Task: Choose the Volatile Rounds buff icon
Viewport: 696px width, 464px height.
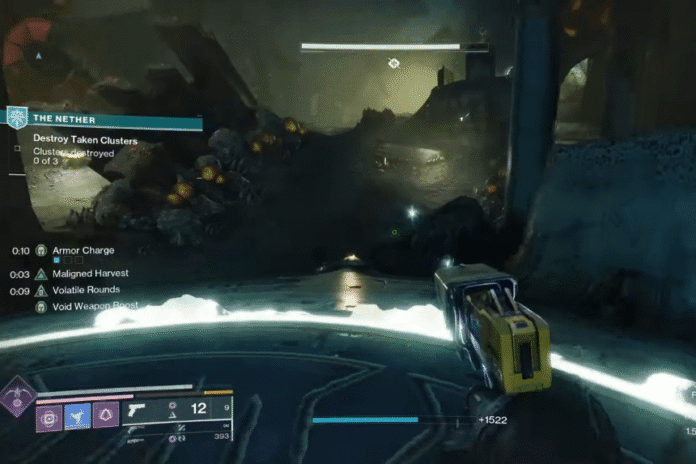Action: tap(41, 291)
